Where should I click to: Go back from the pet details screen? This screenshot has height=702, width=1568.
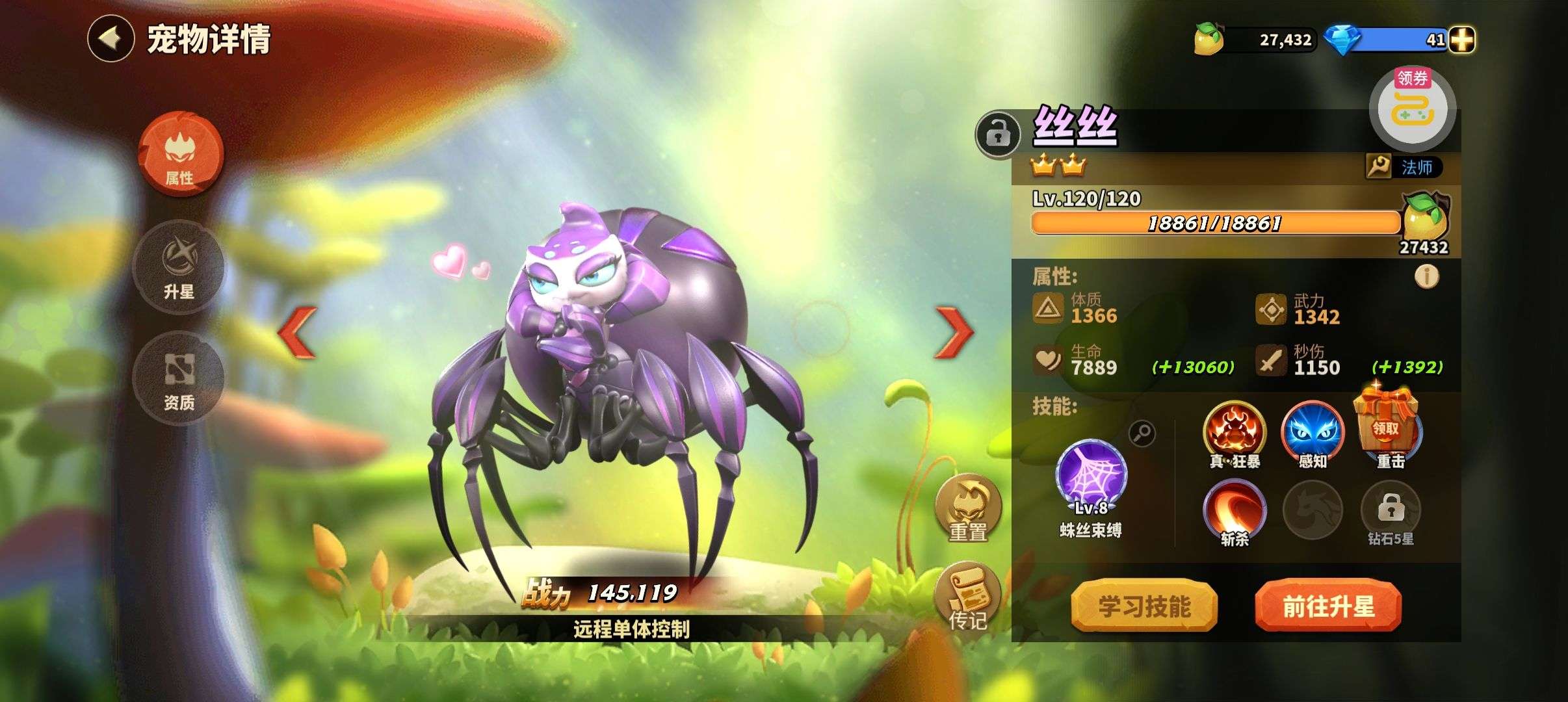111,39
